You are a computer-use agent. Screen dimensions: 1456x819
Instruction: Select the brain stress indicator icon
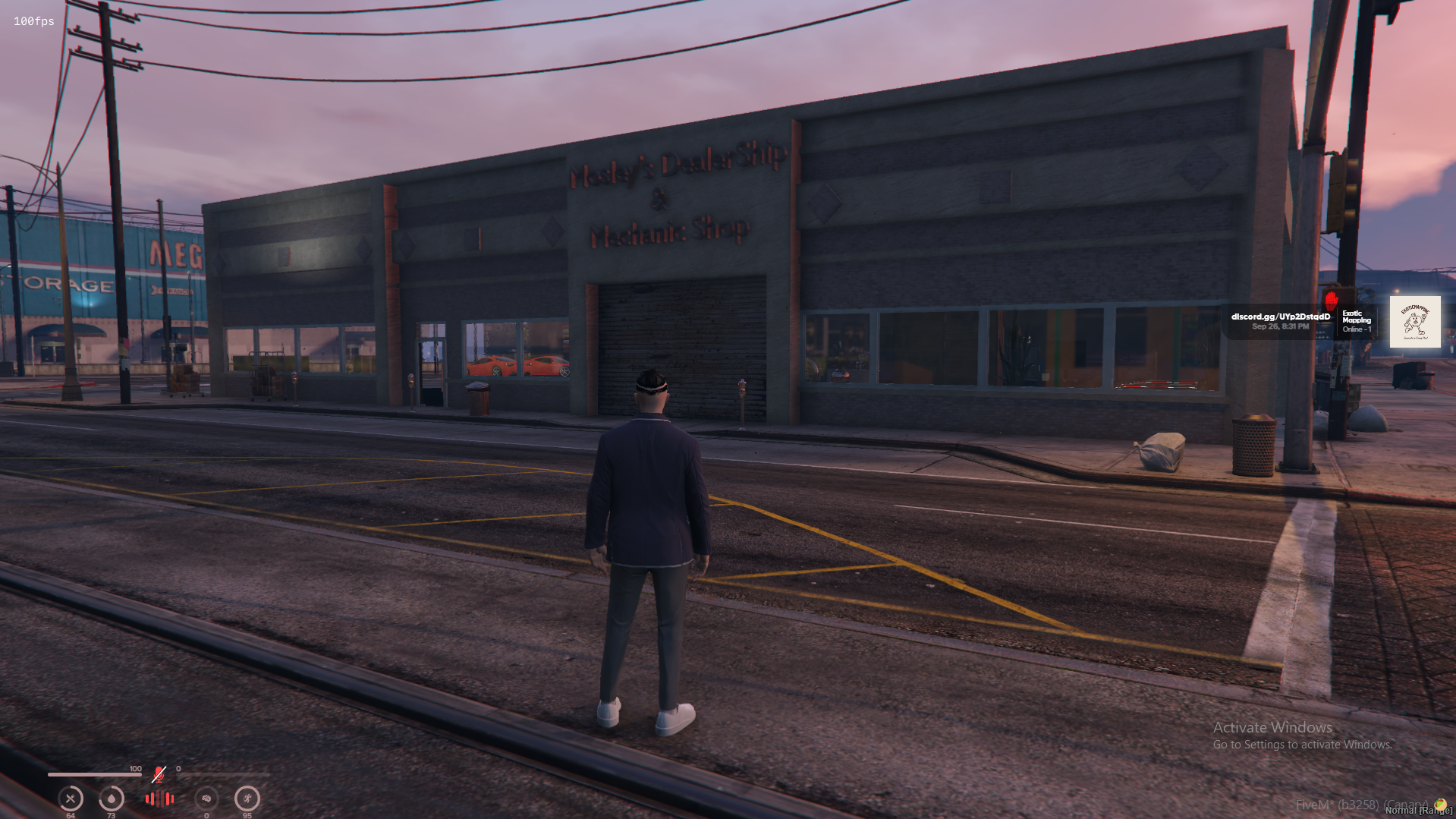[207, 799]
